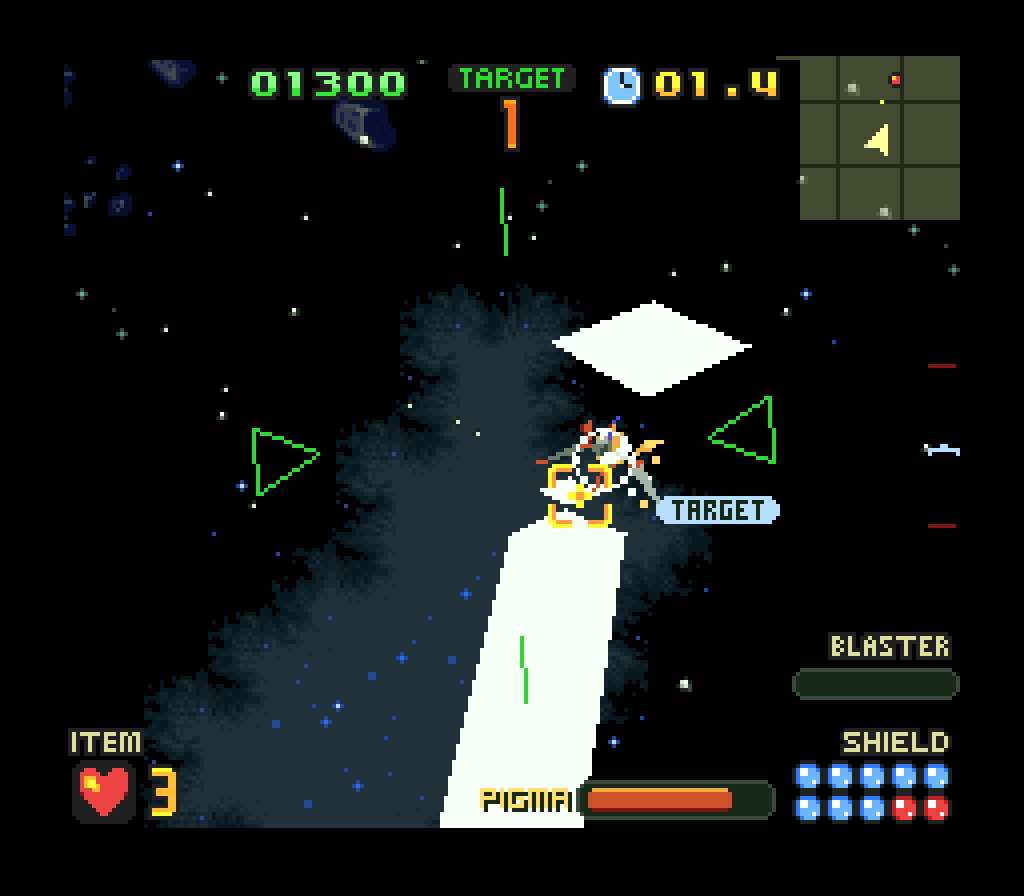Click the yellow lock-on targeting reticle
This screenshot has height=896, width=1024.
(580, 495)
